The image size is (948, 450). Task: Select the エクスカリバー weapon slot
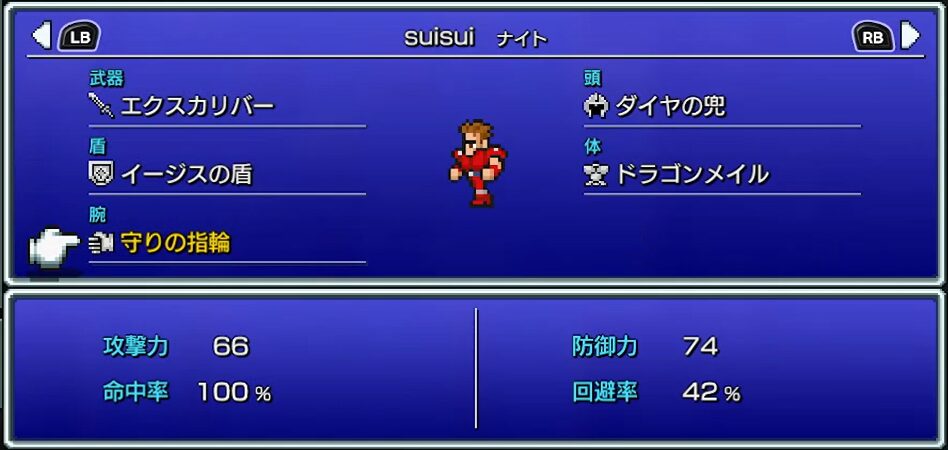pos(196,105)
